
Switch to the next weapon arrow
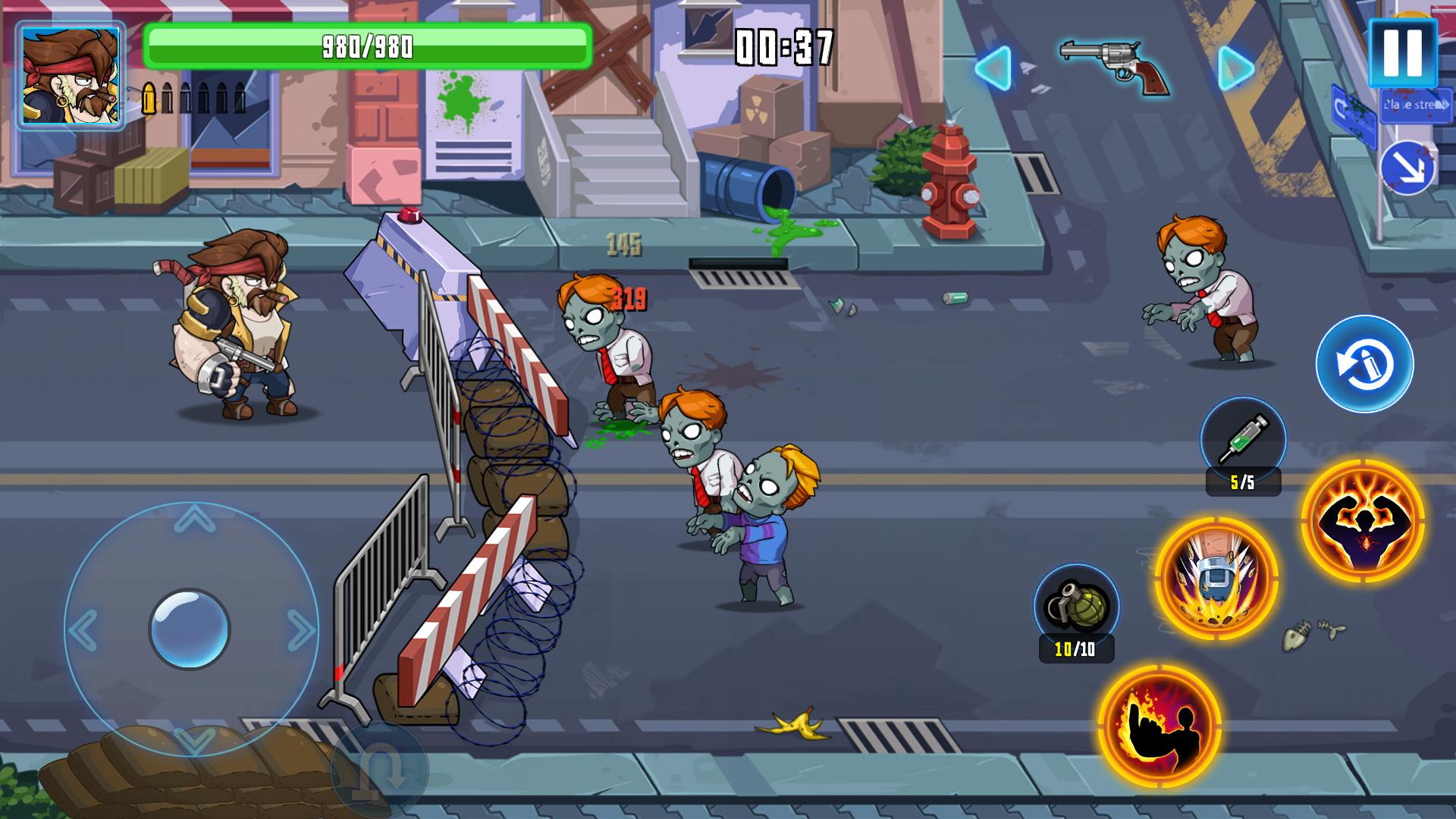[1236, 68]
